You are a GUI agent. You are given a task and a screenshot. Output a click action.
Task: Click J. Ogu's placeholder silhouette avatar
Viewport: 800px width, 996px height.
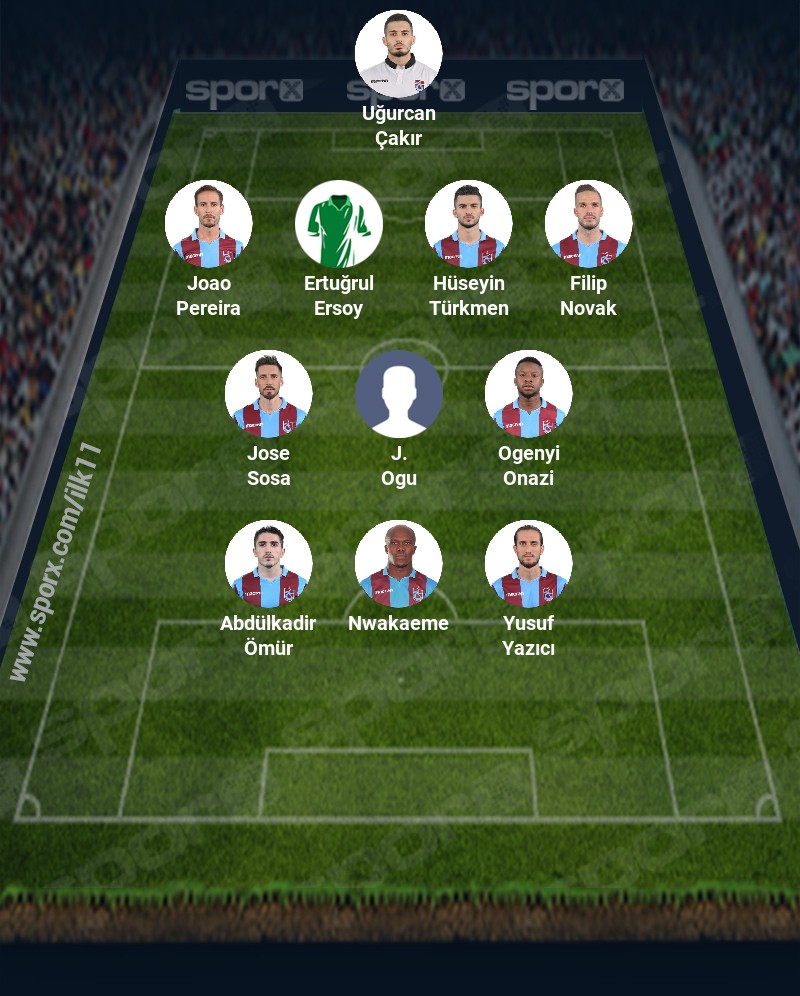click(399, 394)
